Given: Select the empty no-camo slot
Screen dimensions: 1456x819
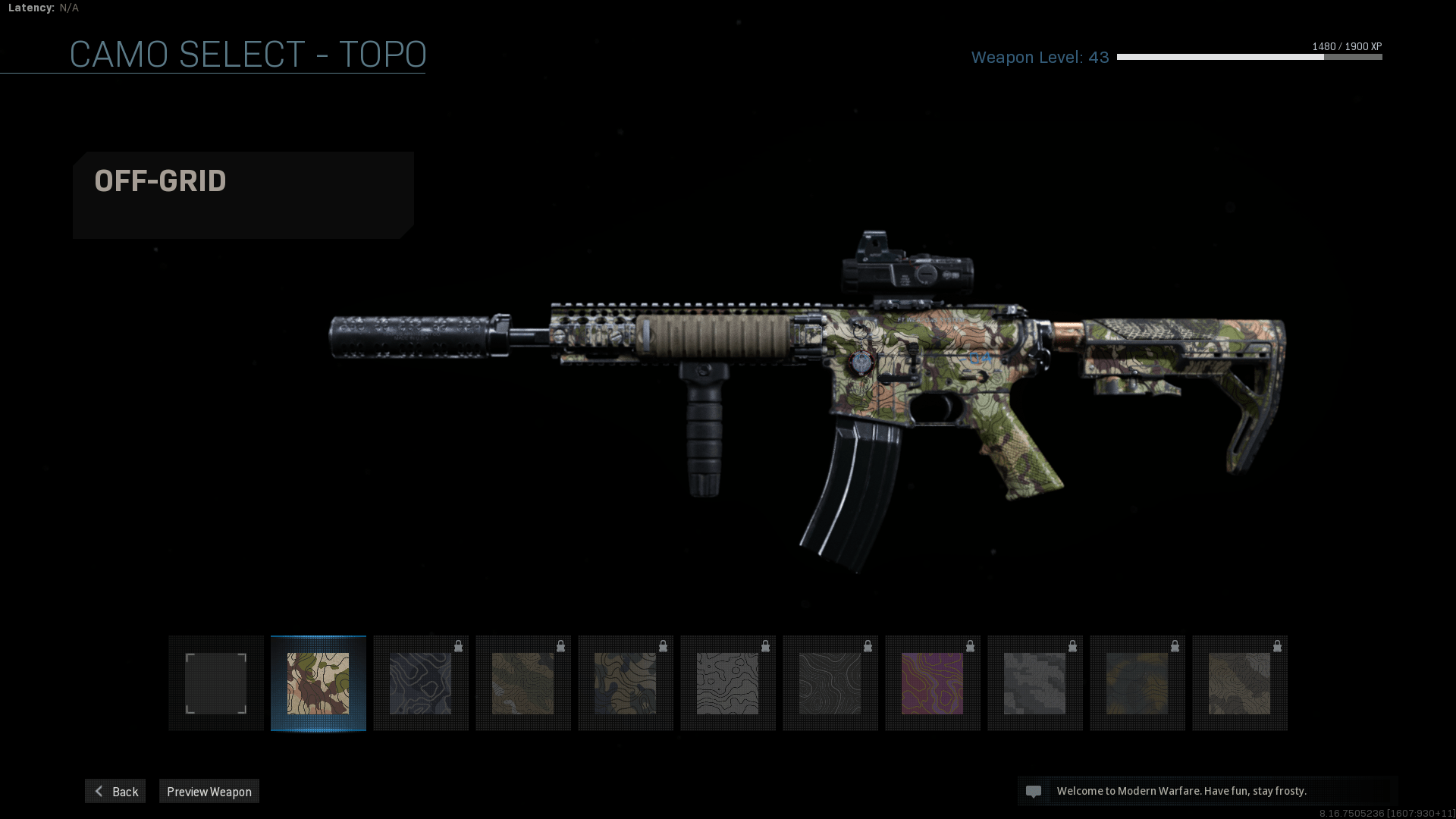Looking at the screenshot, I should click(216, 683).
